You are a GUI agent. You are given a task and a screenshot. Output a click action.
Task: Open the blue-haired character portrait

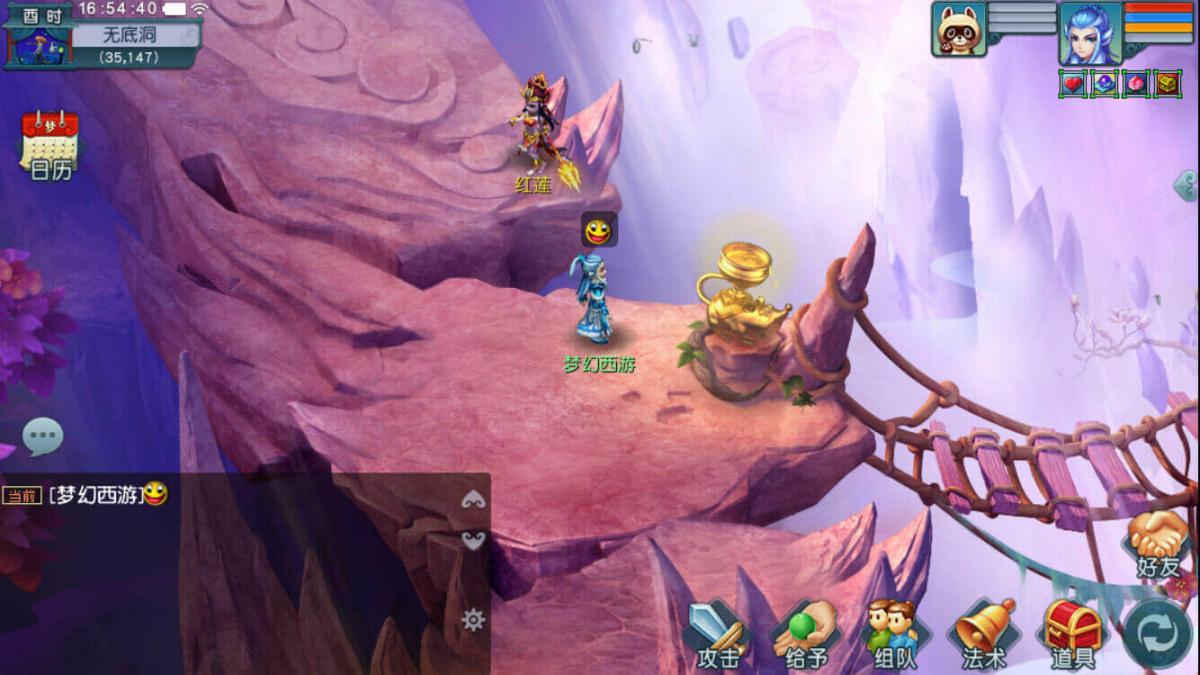pos(1089,32)
